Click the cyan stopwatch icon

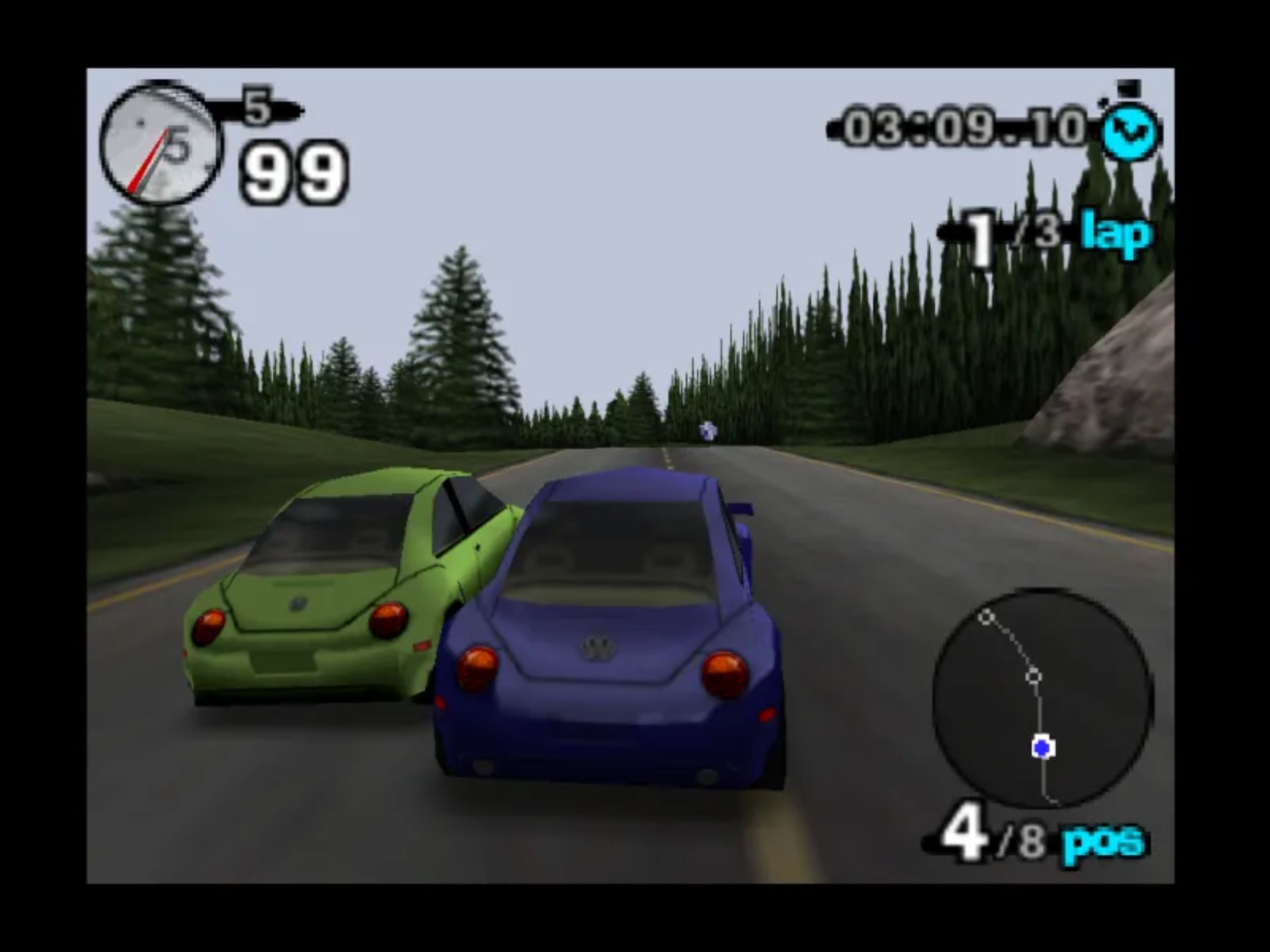1130,130
